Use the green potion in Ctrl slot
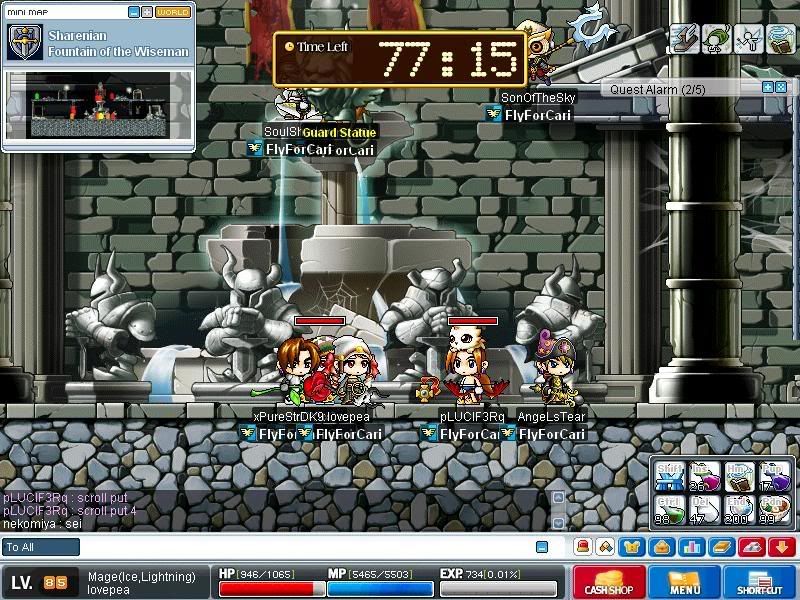The image size is (800, 600). 670,507
